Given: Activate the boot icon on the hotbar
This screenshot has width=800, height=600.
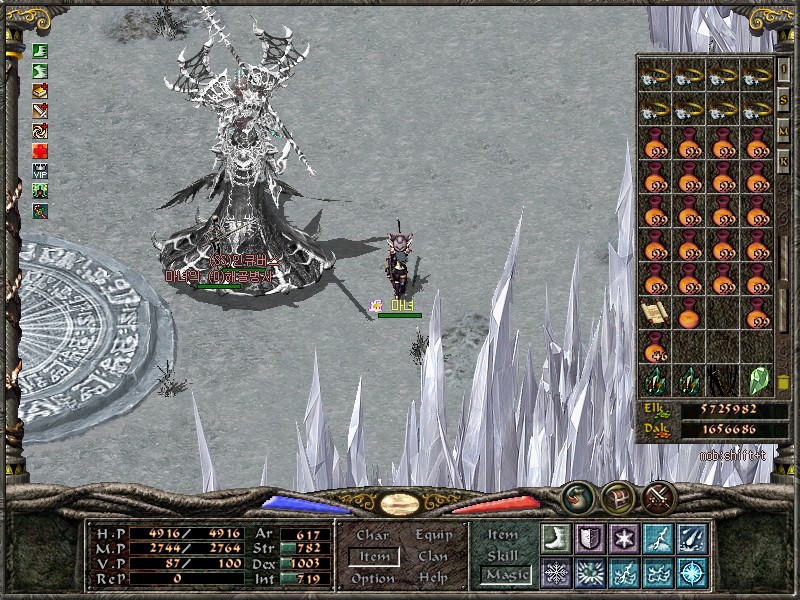Looking at the screenshot, I should point(555,539).
